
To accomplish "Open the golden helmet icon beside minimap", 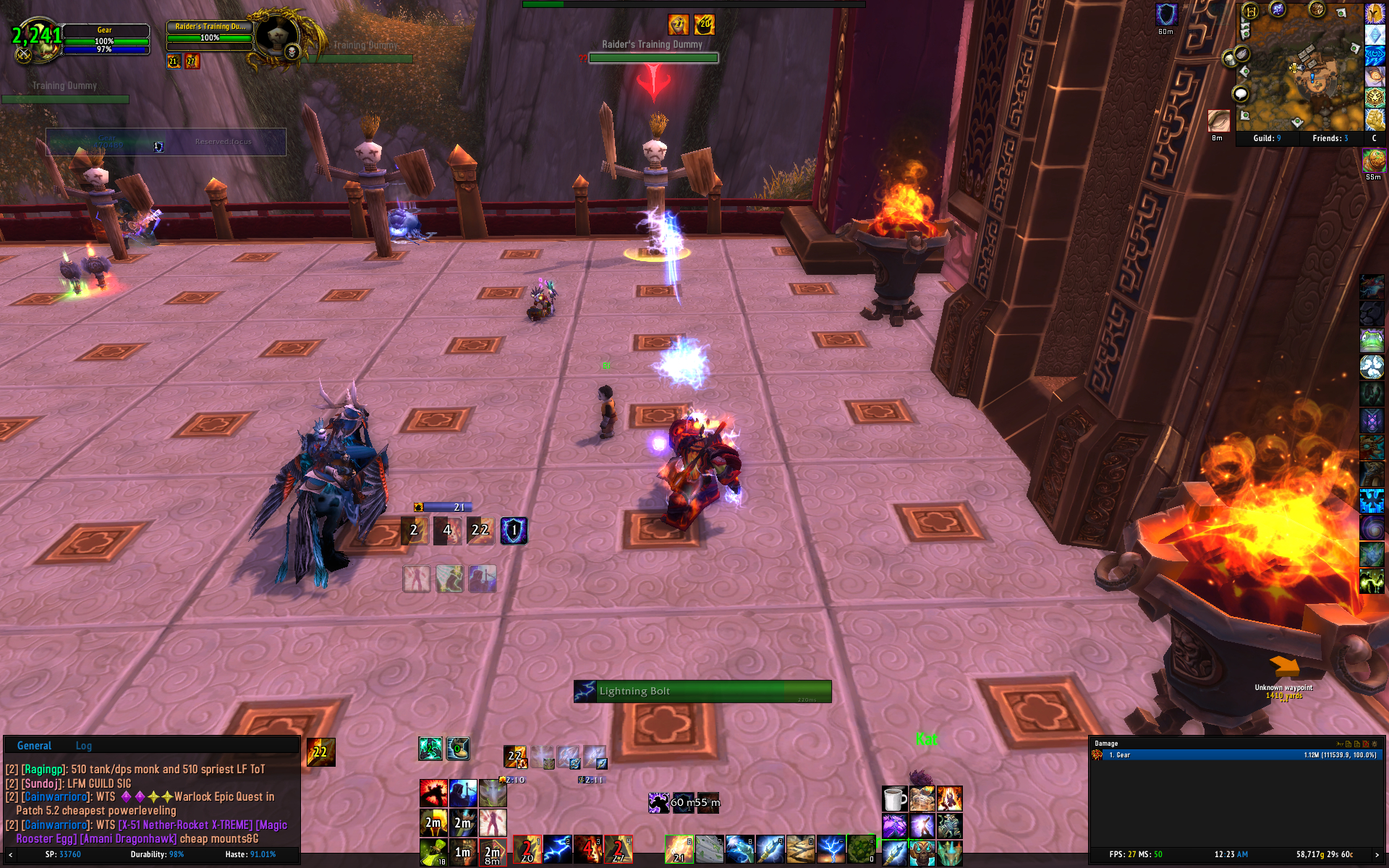I will click(x=1374, y=13).
